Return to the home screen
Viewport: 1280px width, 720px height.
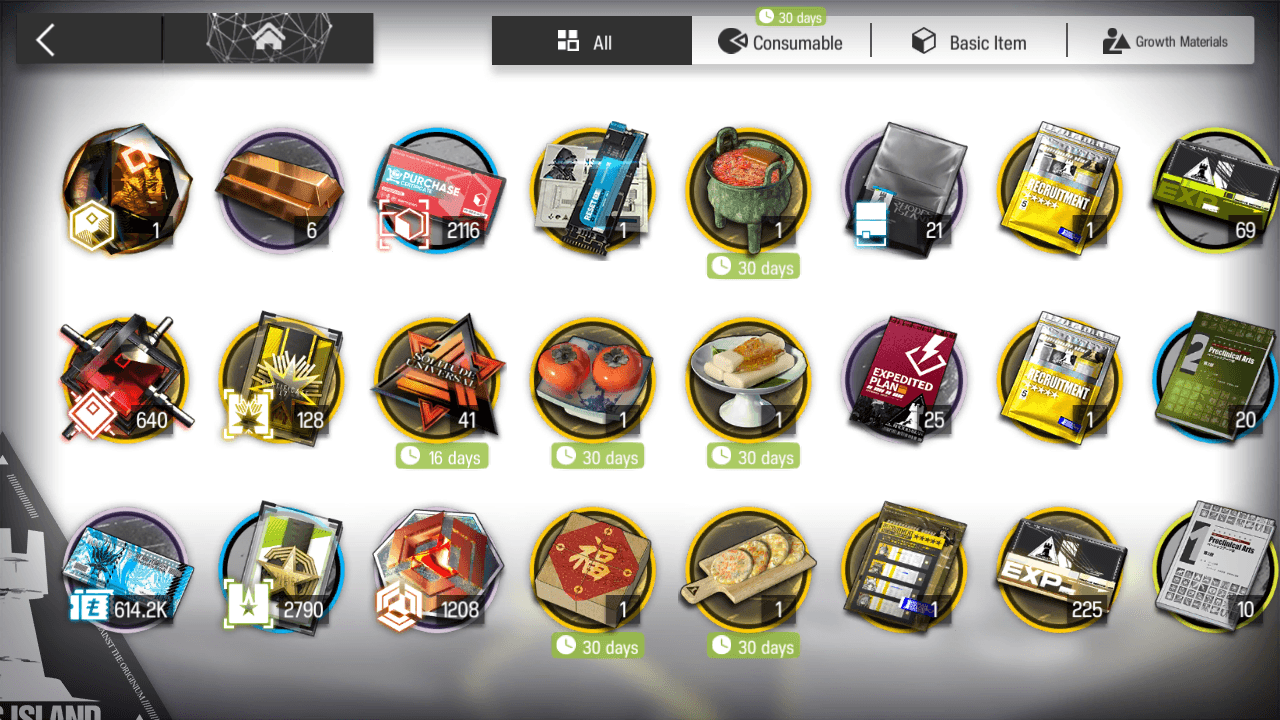pos(267,40)
